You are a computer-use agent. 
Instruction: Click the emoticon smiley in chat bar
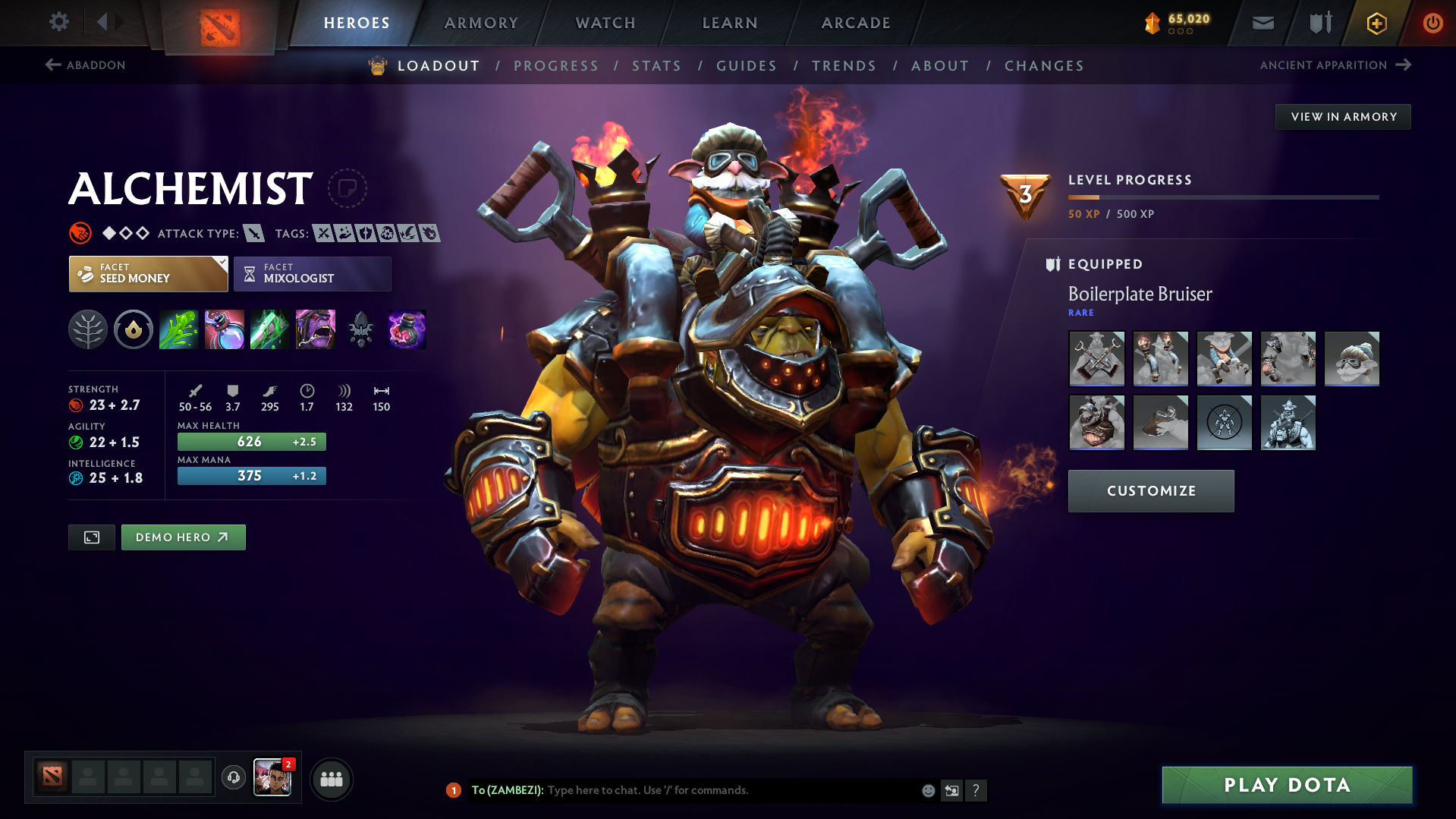pos(927,790)
